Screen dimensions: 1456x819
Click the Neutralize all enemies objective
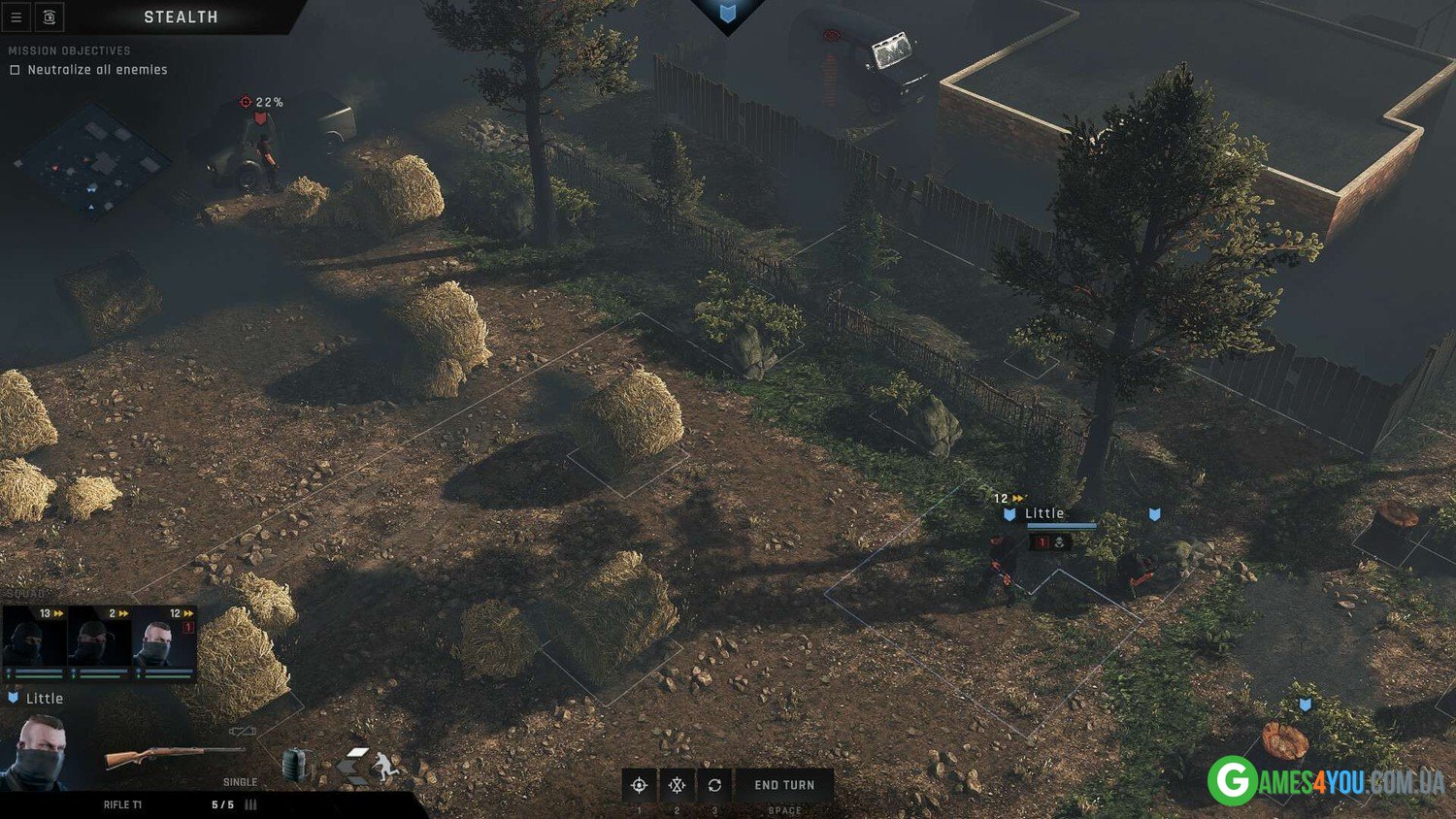click(97, 70)
